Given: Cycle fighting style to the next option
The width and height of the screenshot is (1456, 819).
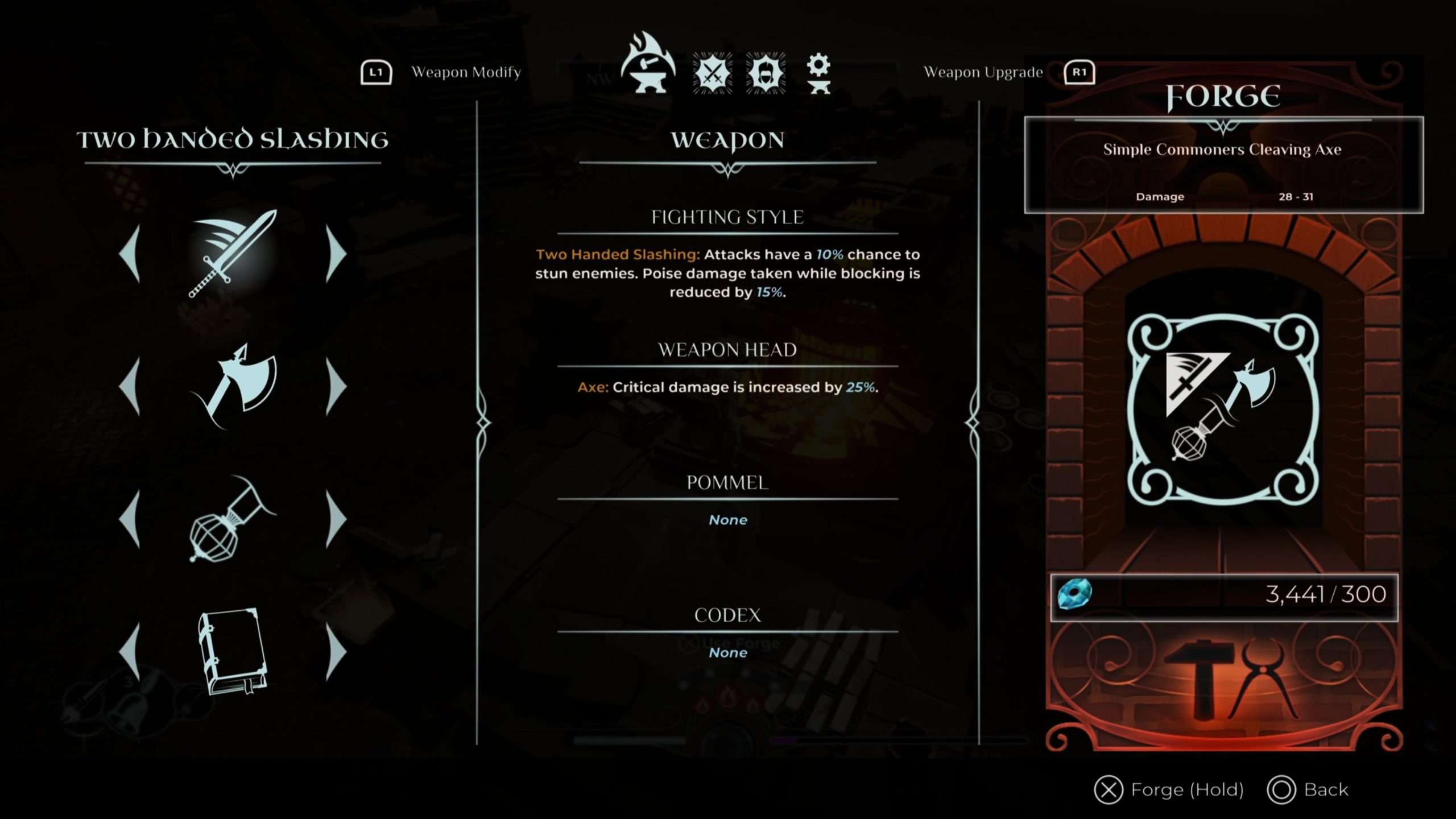Looking at the screenshot, I should [336, 254].
